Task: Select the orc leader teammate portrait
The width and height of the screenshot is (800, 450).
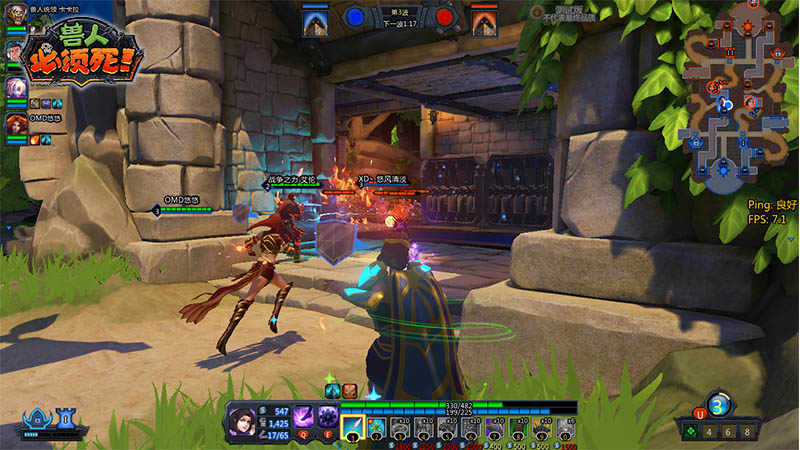Action: pos(15,16)
